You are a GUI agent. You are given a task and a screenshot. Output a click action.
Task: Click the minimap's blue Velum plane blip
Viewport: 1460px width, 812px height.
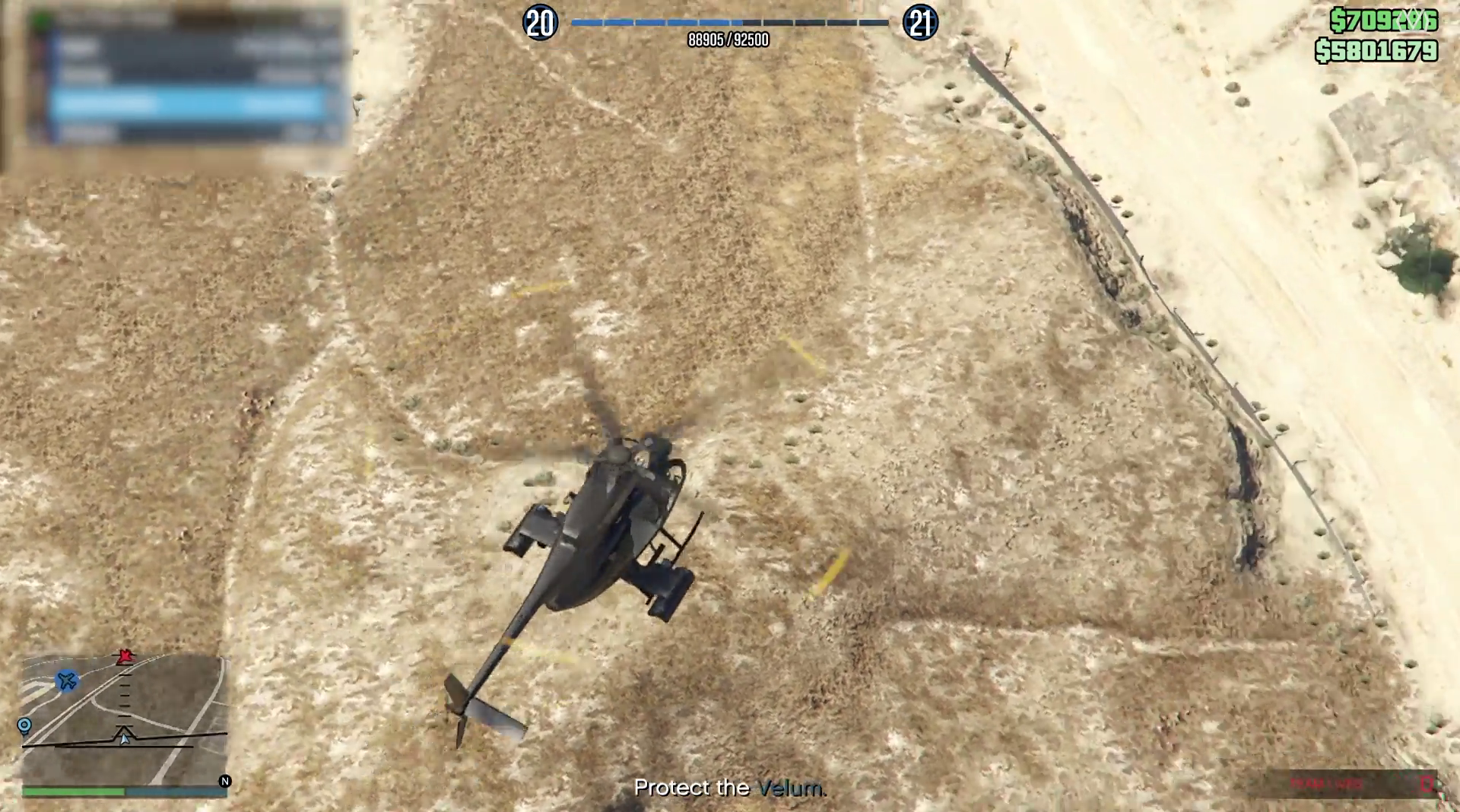68,680
